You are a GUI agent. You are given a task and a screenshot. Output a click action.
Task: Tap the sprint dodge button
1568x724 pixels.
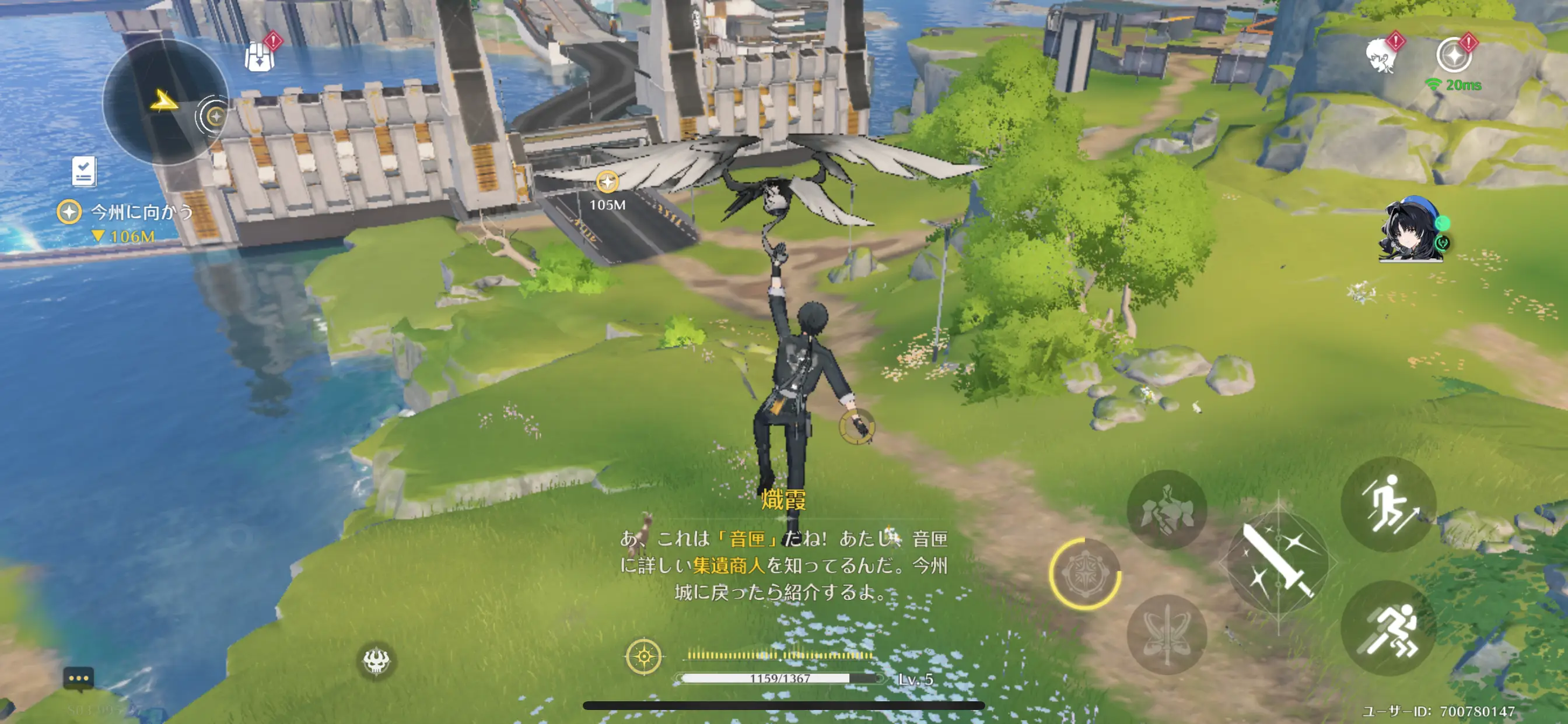(x=1388, y=628)
